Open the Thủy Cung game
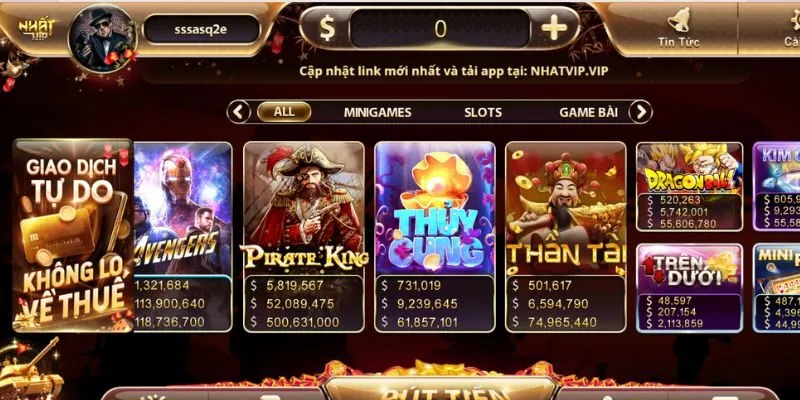The height and width of the screenshot is (400, 800). [435, 210]
